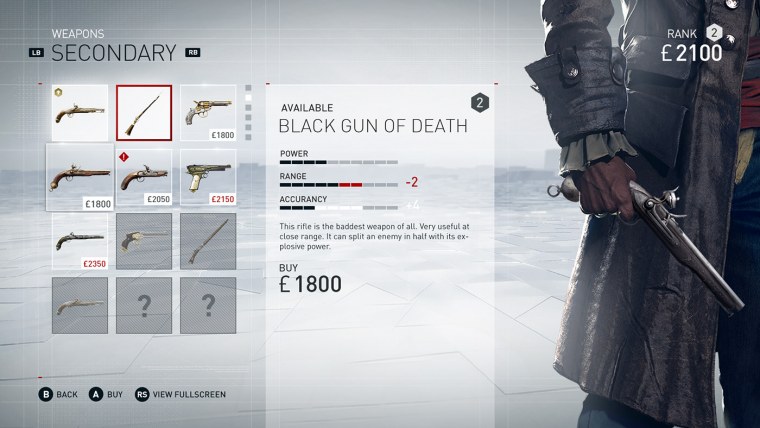
Task: Select the large £1800 flintlock pistol
Action: tap(79, 177)
